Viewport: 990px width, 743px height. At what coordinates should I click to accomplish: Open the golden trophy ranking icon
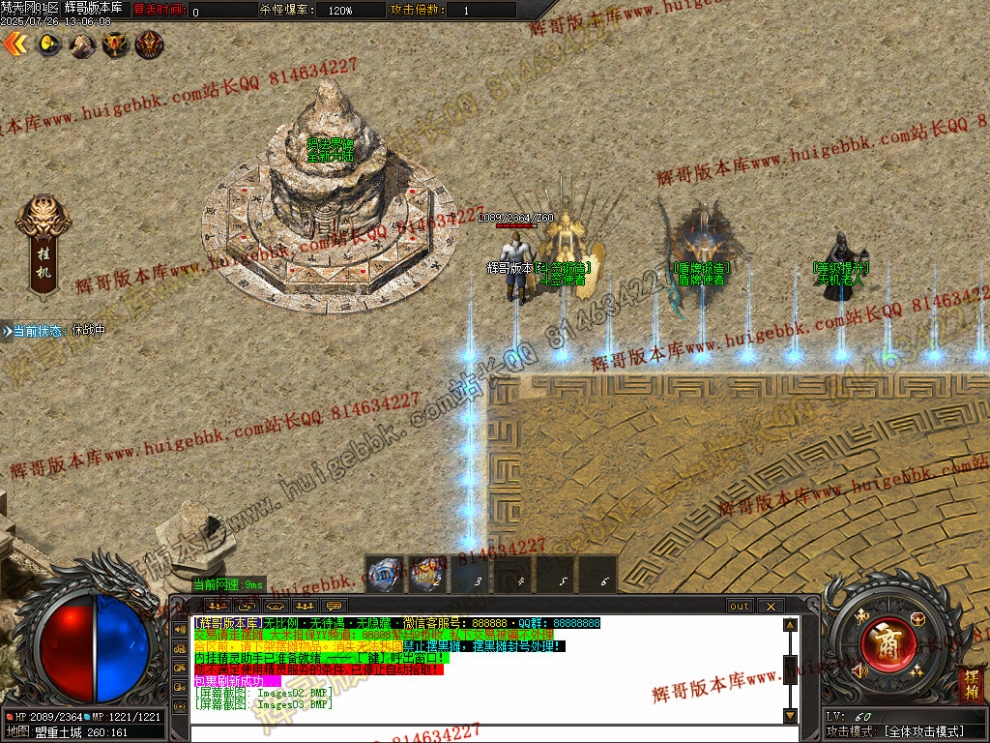[x=116, y=44]
